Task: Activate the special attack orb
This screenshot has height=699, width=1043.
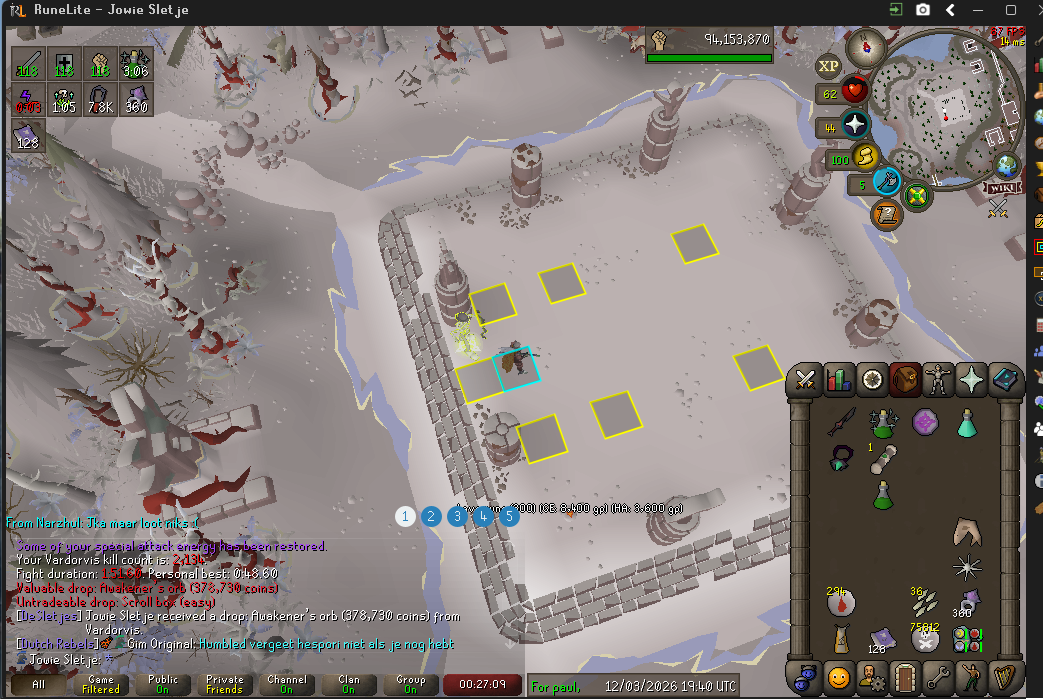Action: coord(887,181)
